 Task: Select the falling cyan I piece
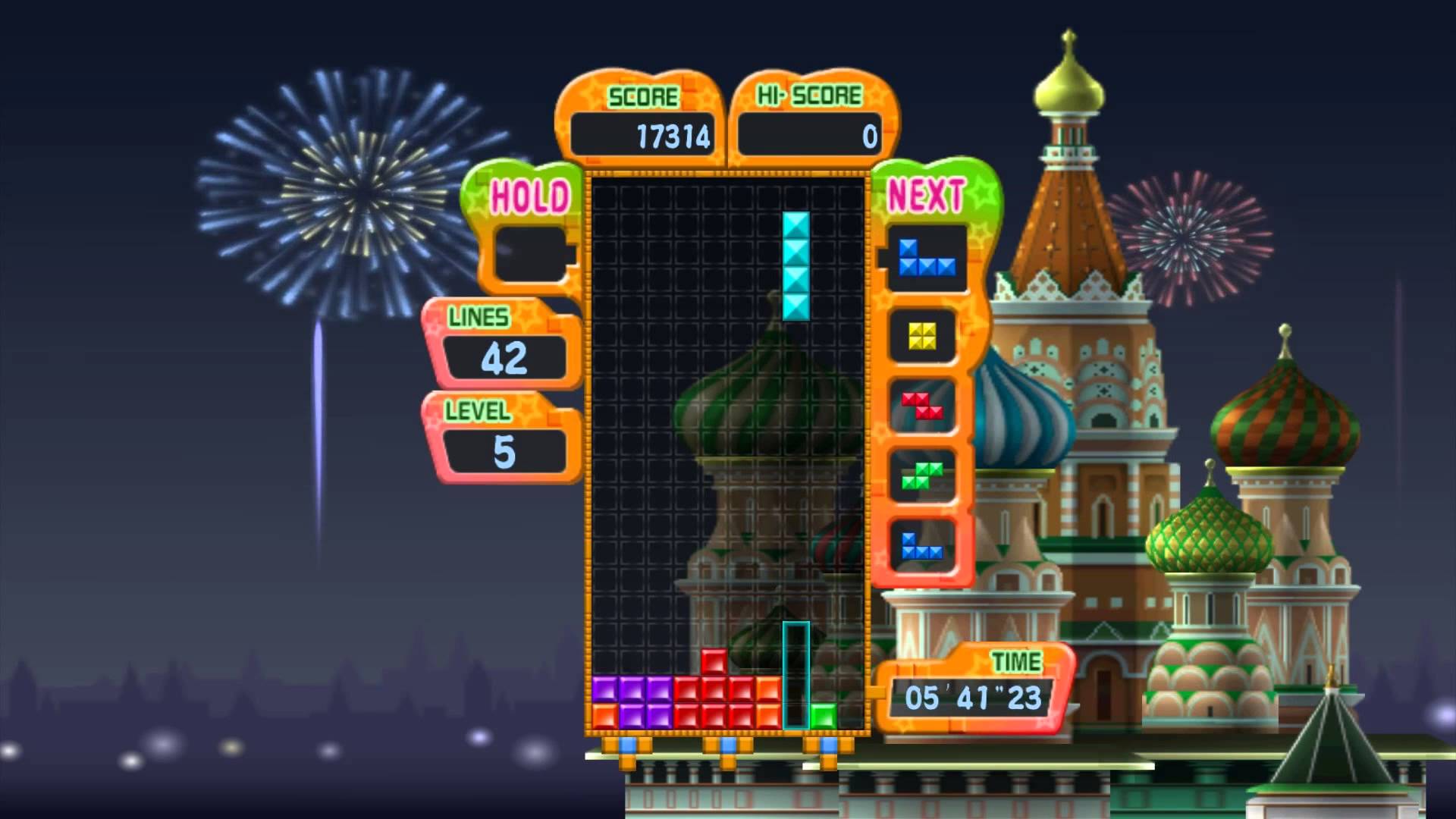tap(795, 265)
